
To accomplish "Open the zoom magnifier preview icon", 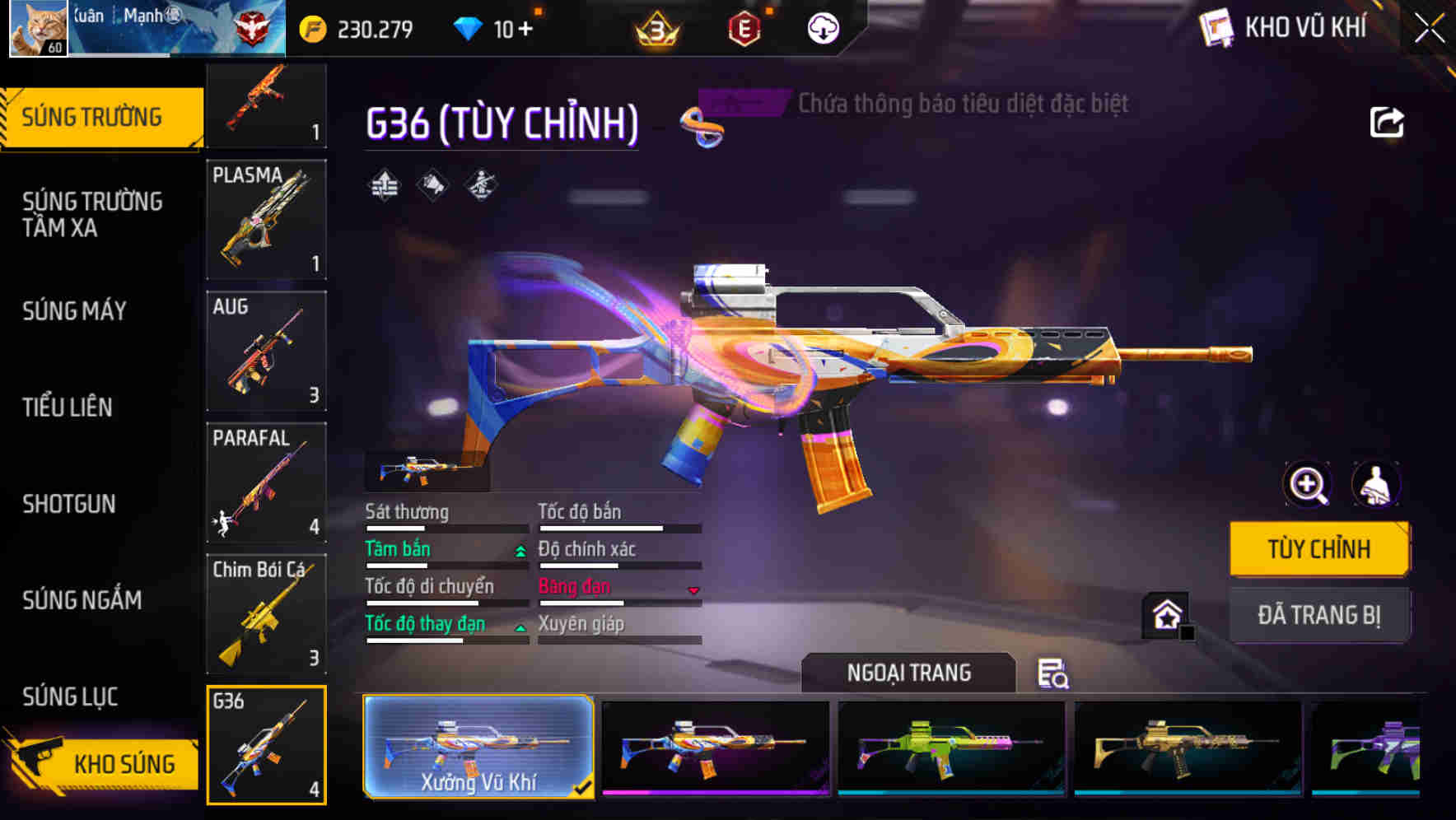I will (x=1307, y=485).
